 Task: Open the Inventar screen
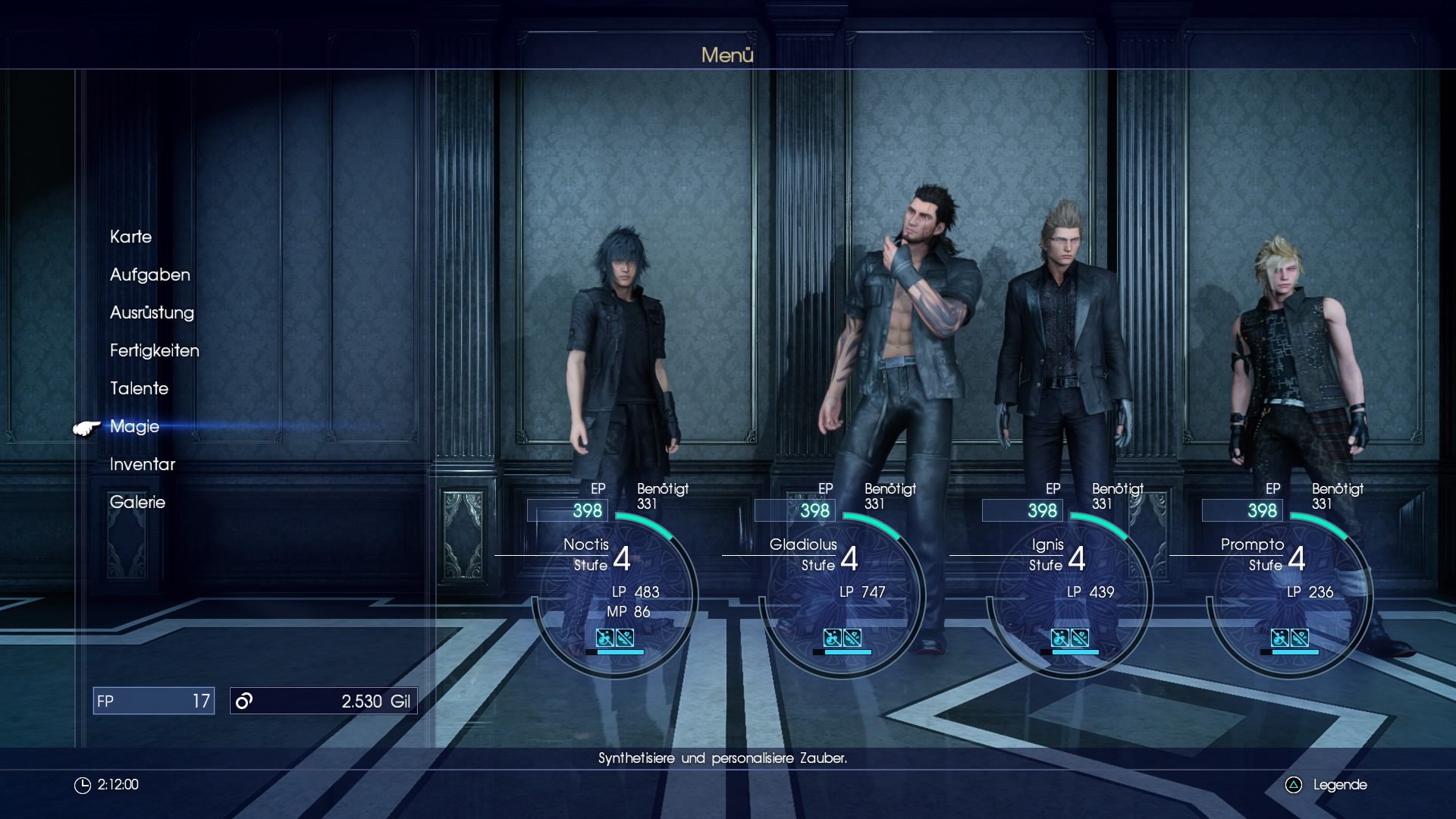[143, 464]
